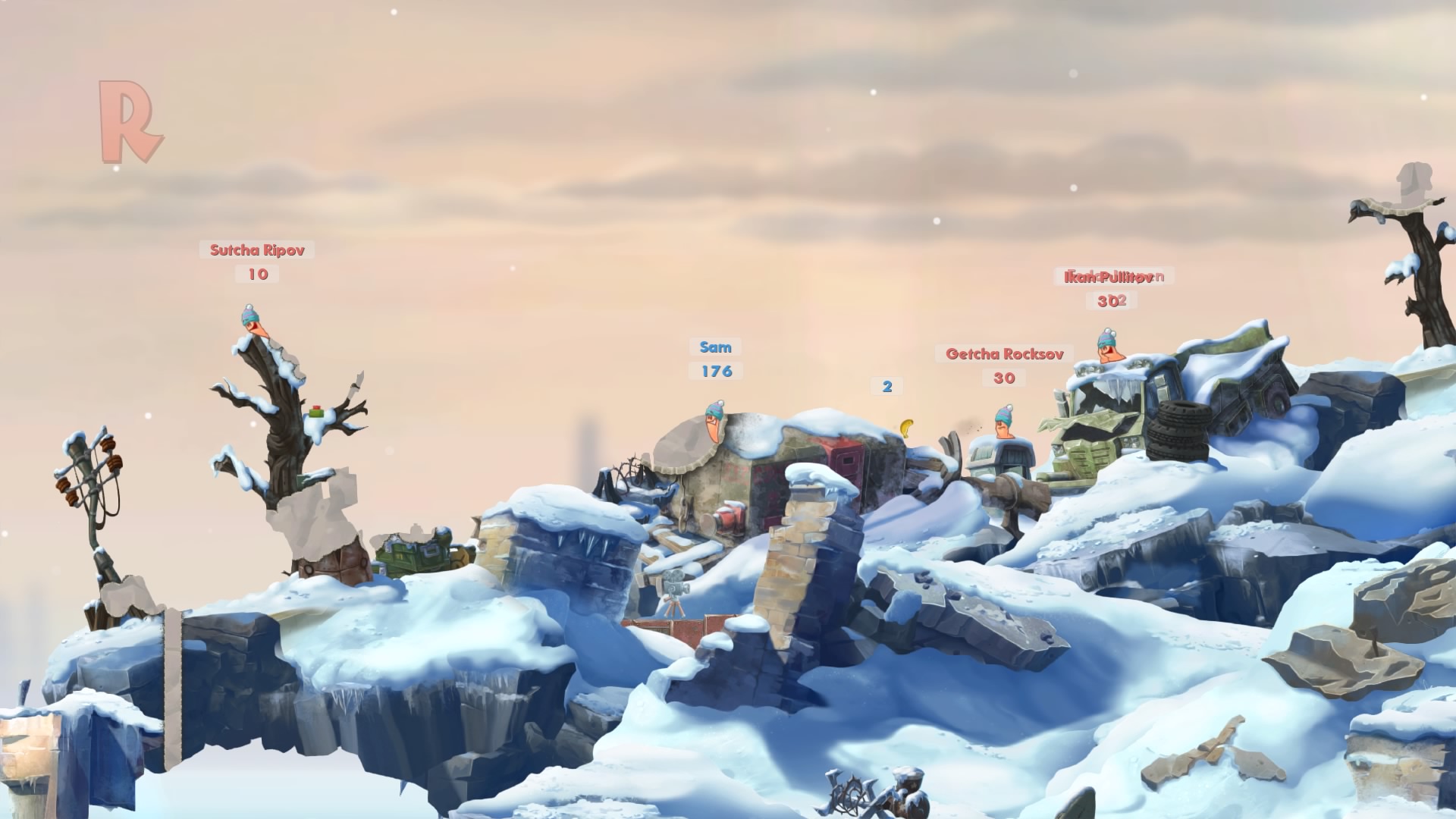Click the Sutcha Ripov name label

click(258, 249)
